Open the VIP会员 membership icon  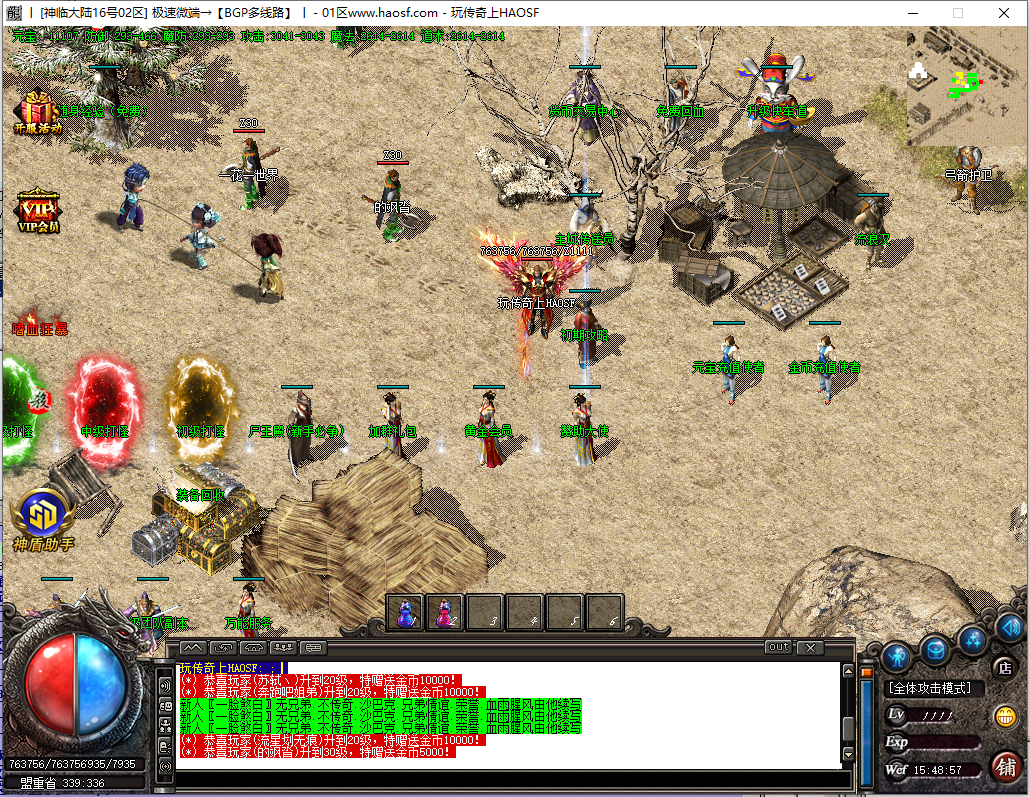(x=38, y=210)
